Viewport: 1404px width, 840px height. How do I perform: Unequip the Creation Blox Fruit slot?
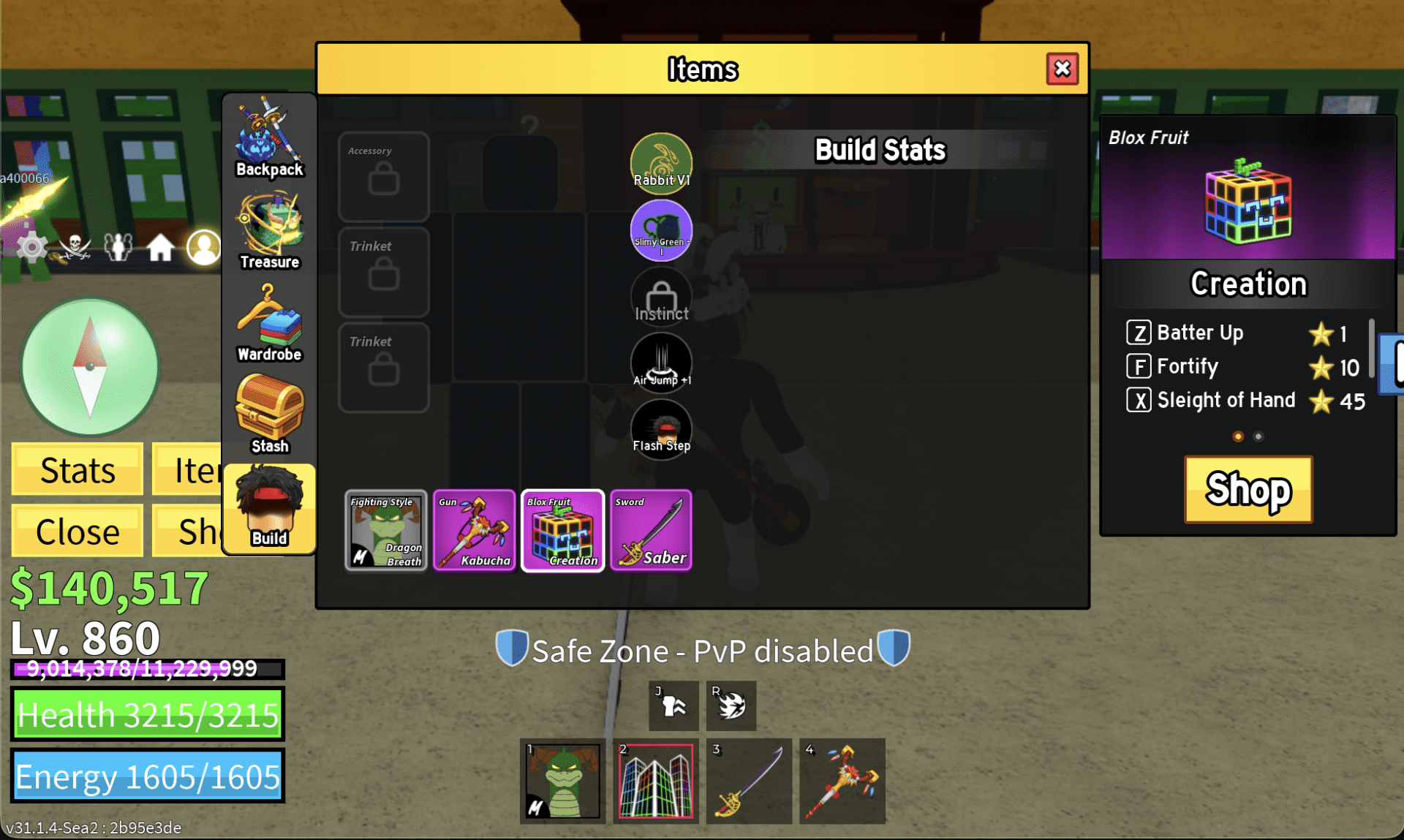(x=562, y=531)
